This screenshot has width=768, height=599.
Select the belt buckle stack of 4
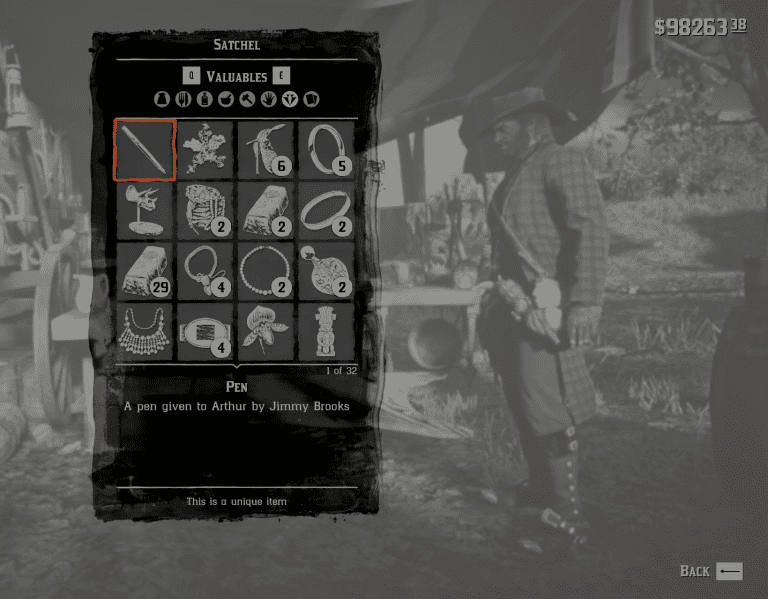click(x=206, y=331)
